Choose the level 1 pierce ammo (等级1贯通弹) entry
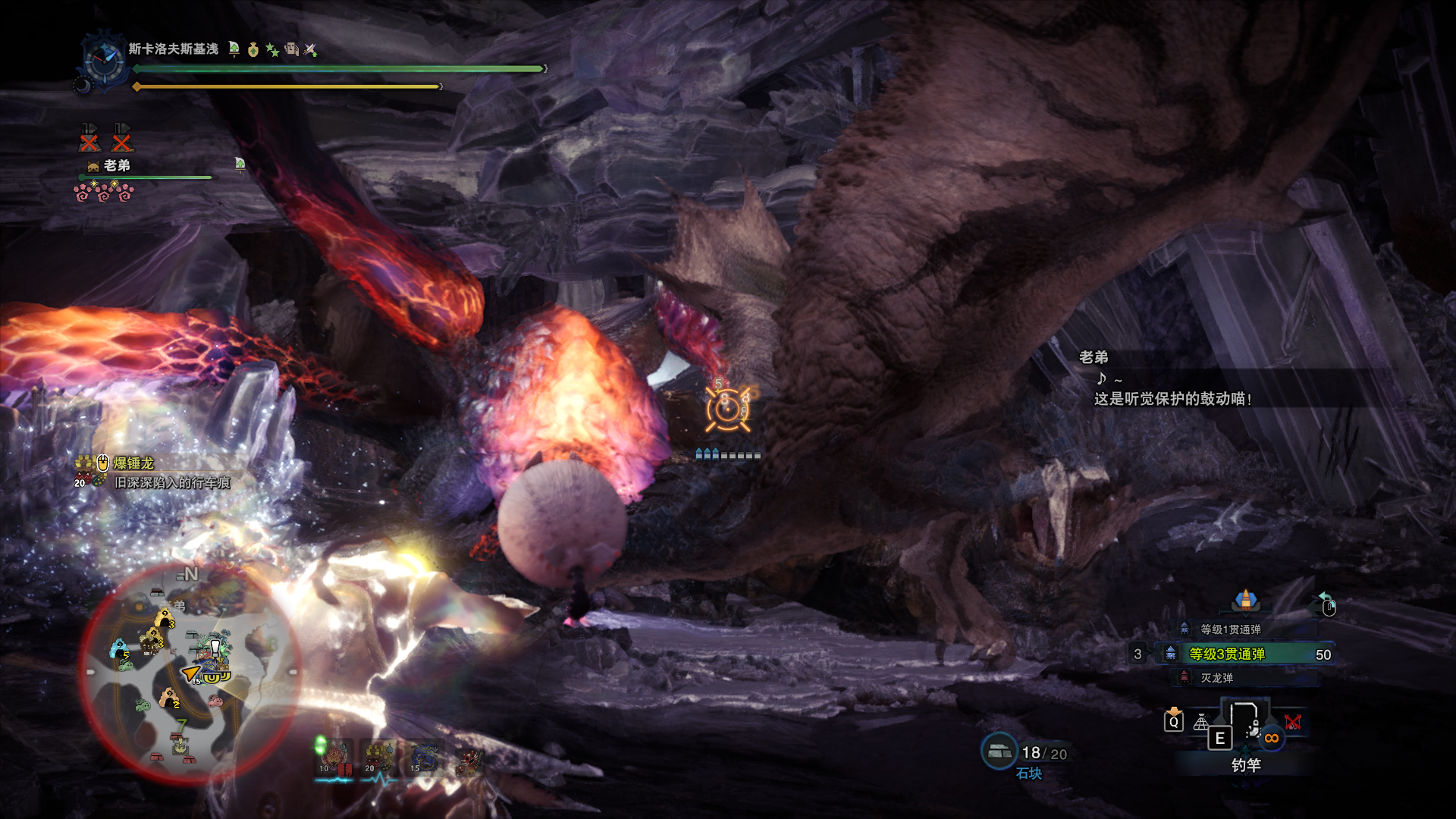1456x819 pixels. 1230,629
